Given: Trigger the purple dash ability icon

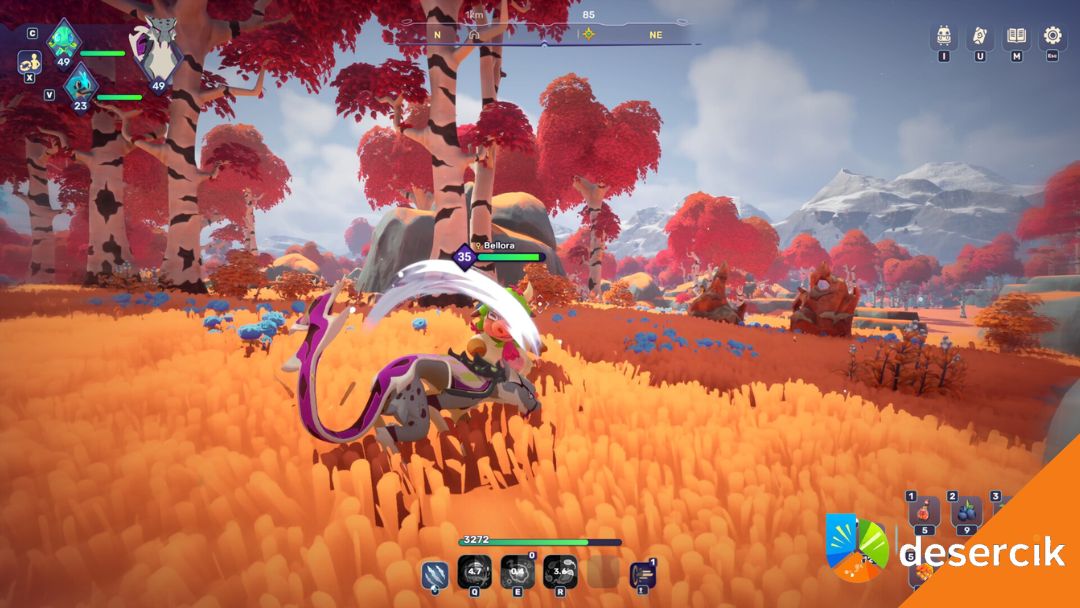Looking at the screenshot, I should pyautogui.click(x=642, y=574).
